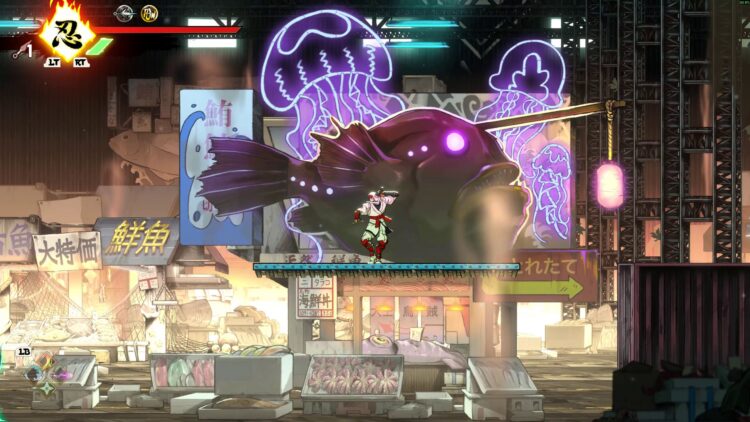Activate the purple ninpo skill diamond
This screenshot has height=422, width=750.
[59, 375]
